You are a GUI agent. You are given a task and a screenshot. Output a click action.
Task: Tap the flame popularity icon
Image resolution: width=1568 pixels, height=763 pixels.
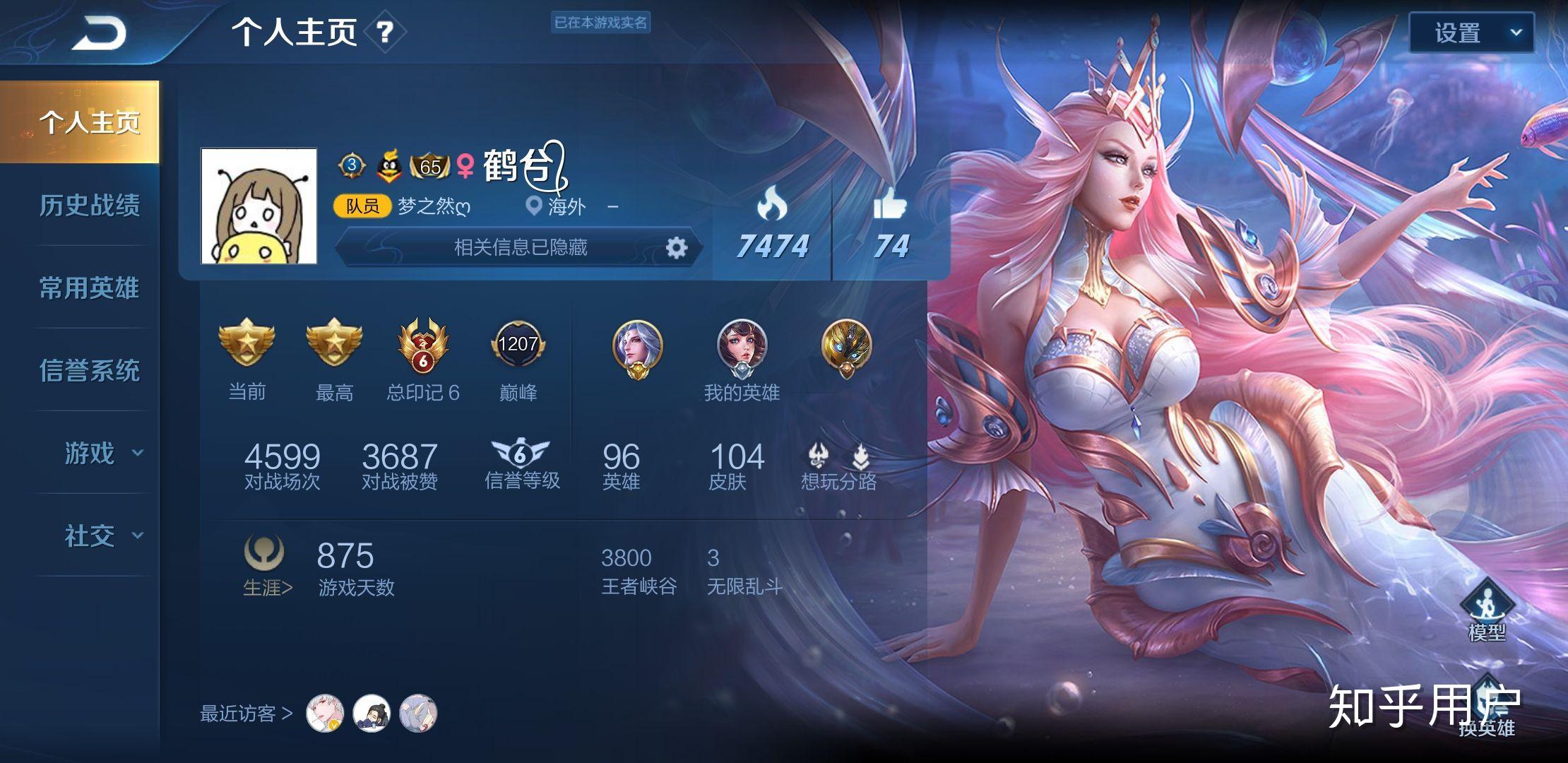pyautogui.click(x=772, y=205)
